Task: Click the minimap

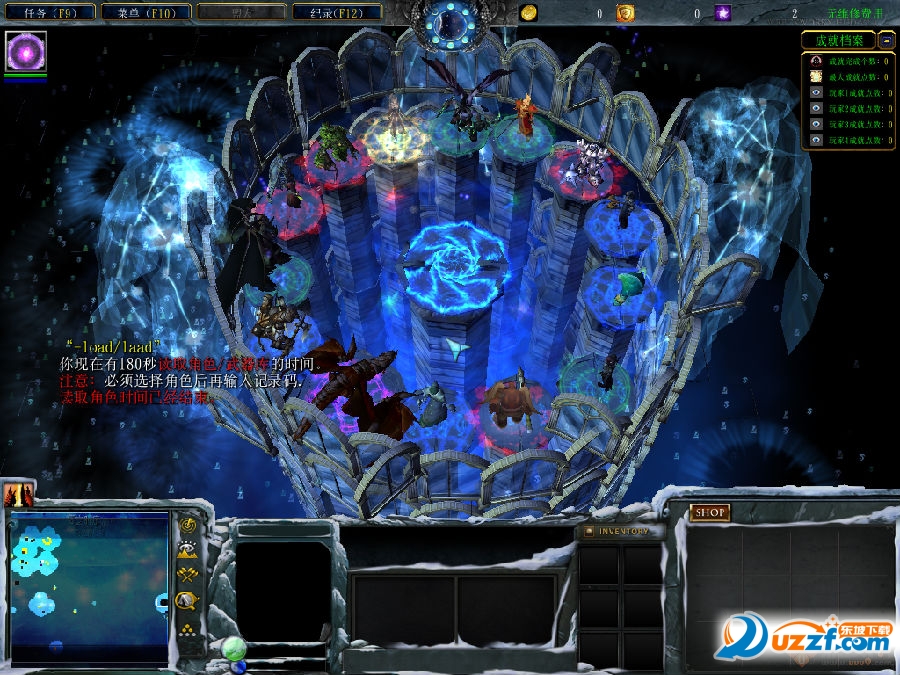Action: tap(90, 585)
